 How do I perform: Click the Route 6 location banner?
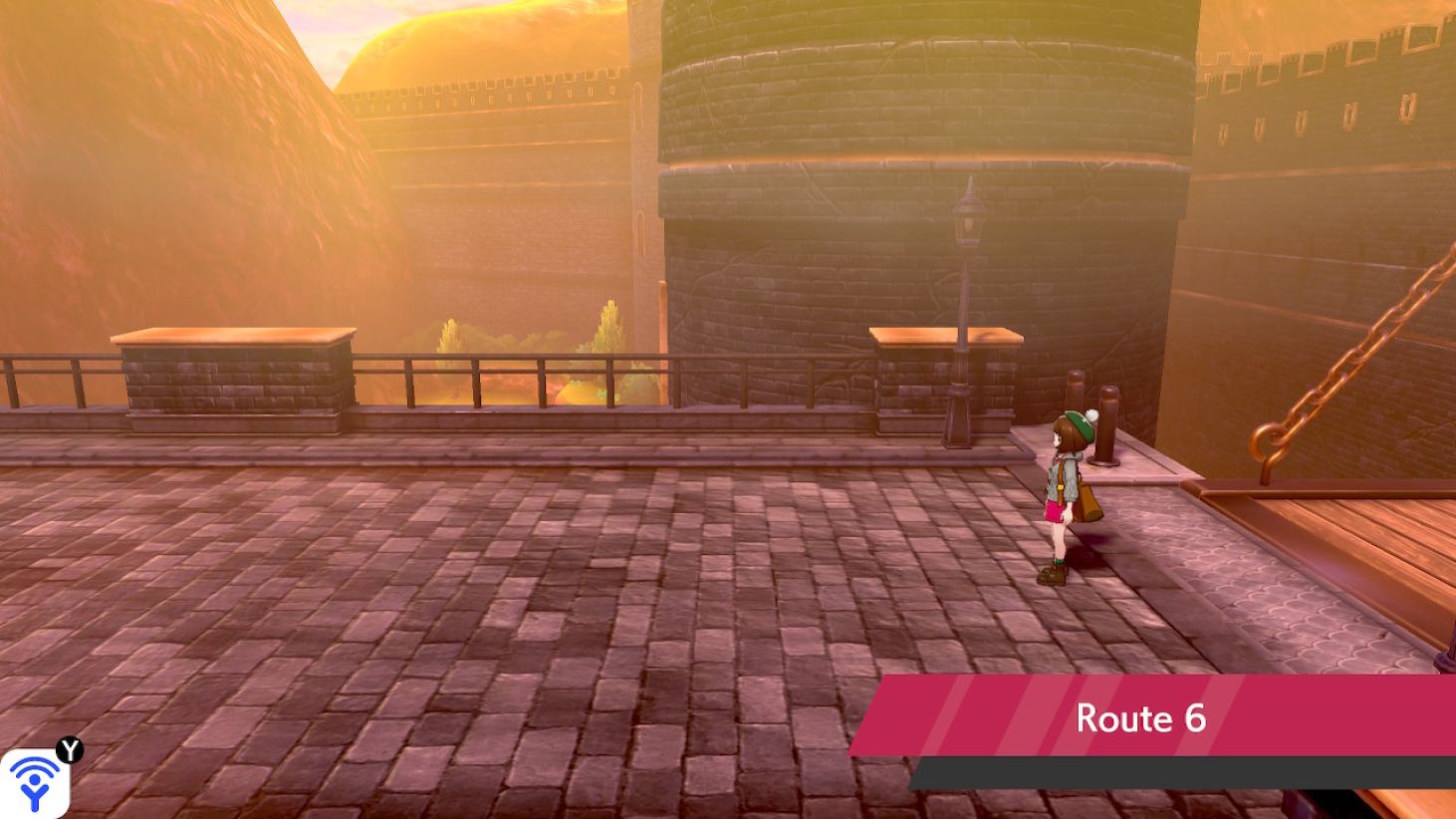1141,718
